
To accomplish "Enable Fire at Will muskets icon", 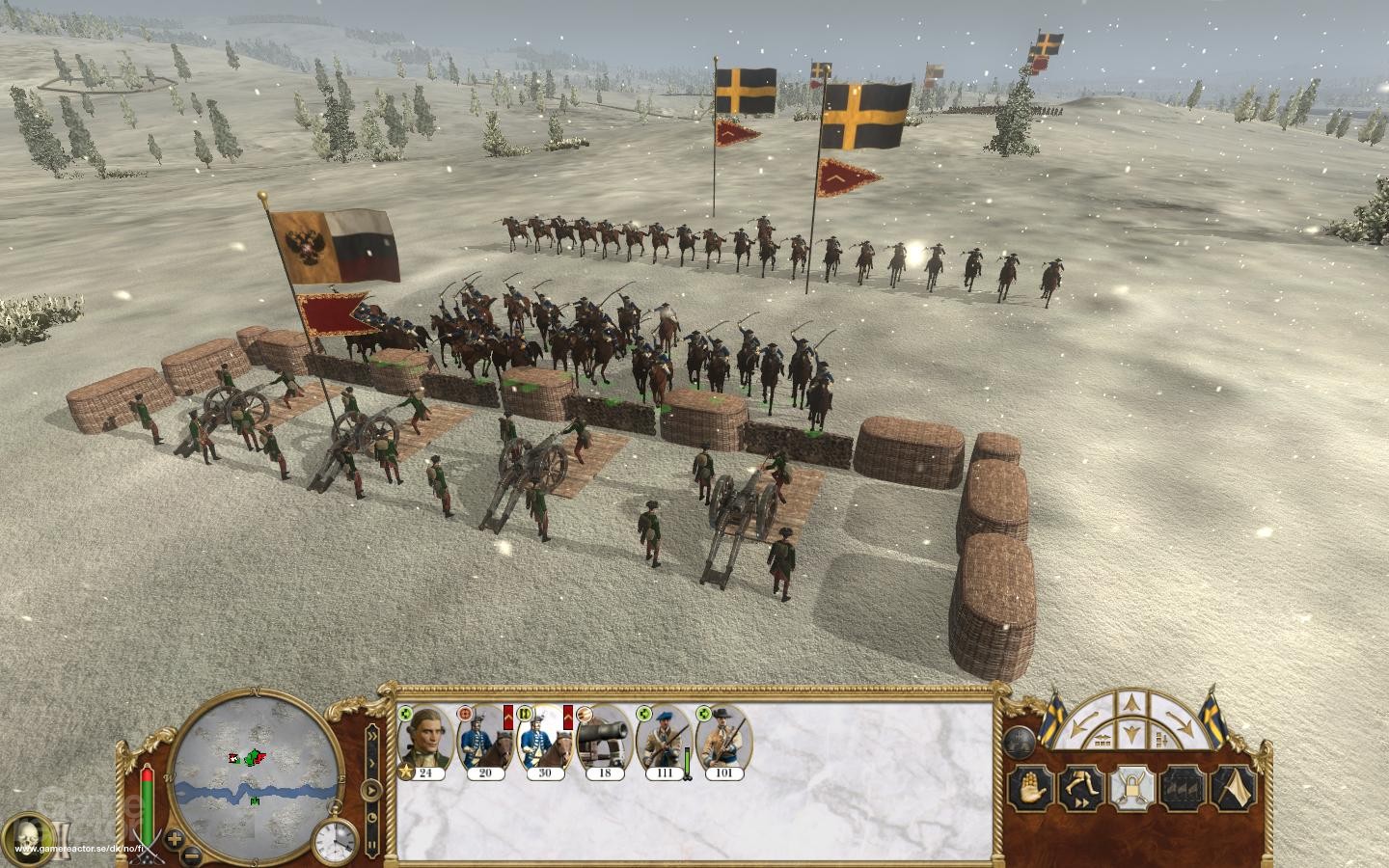I will pos(1182,789).
